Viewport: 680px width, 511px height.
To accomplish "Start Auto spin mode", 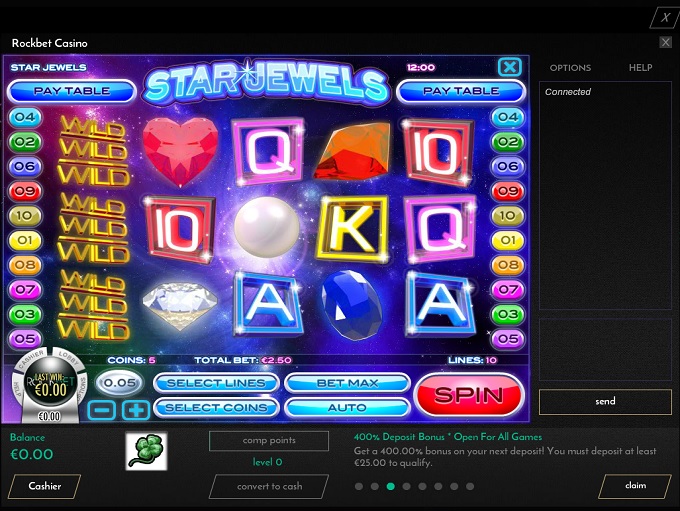I will click(347, 407).
